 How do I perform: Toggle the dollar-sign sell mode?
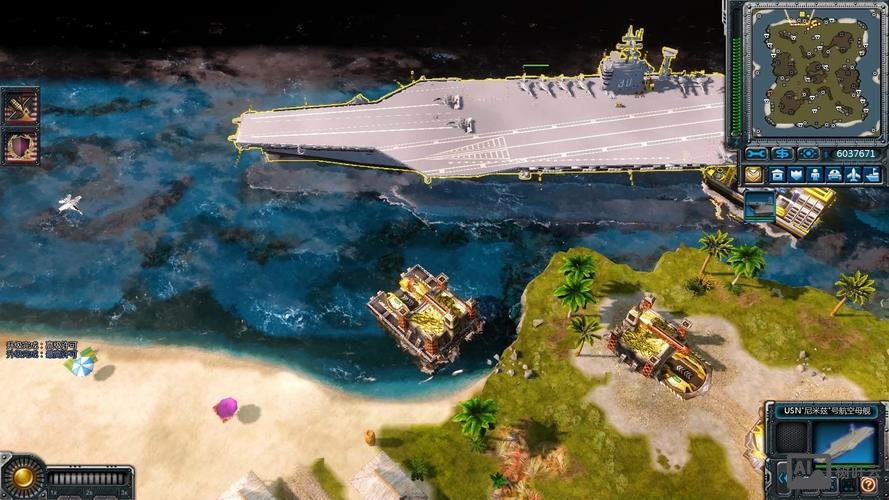coord(783,154)
